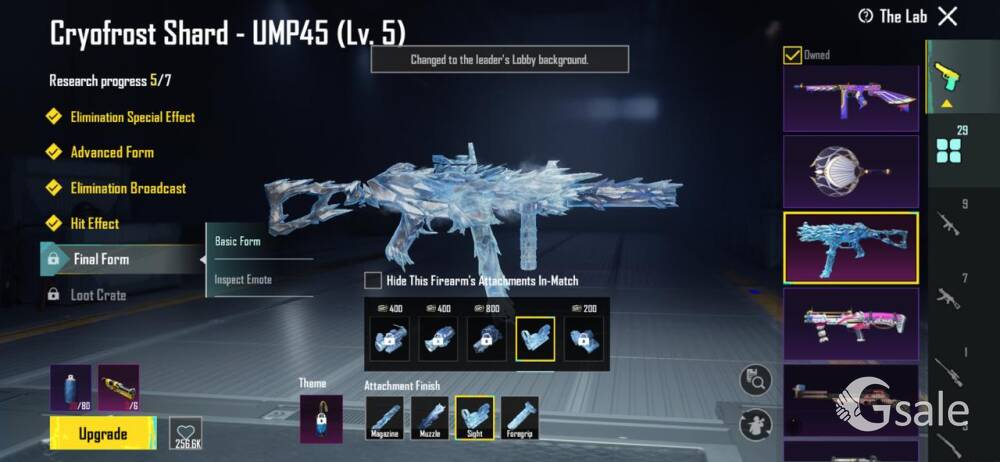Select the Final Form research entry
1000x462 pixels.
click(100, 259)
